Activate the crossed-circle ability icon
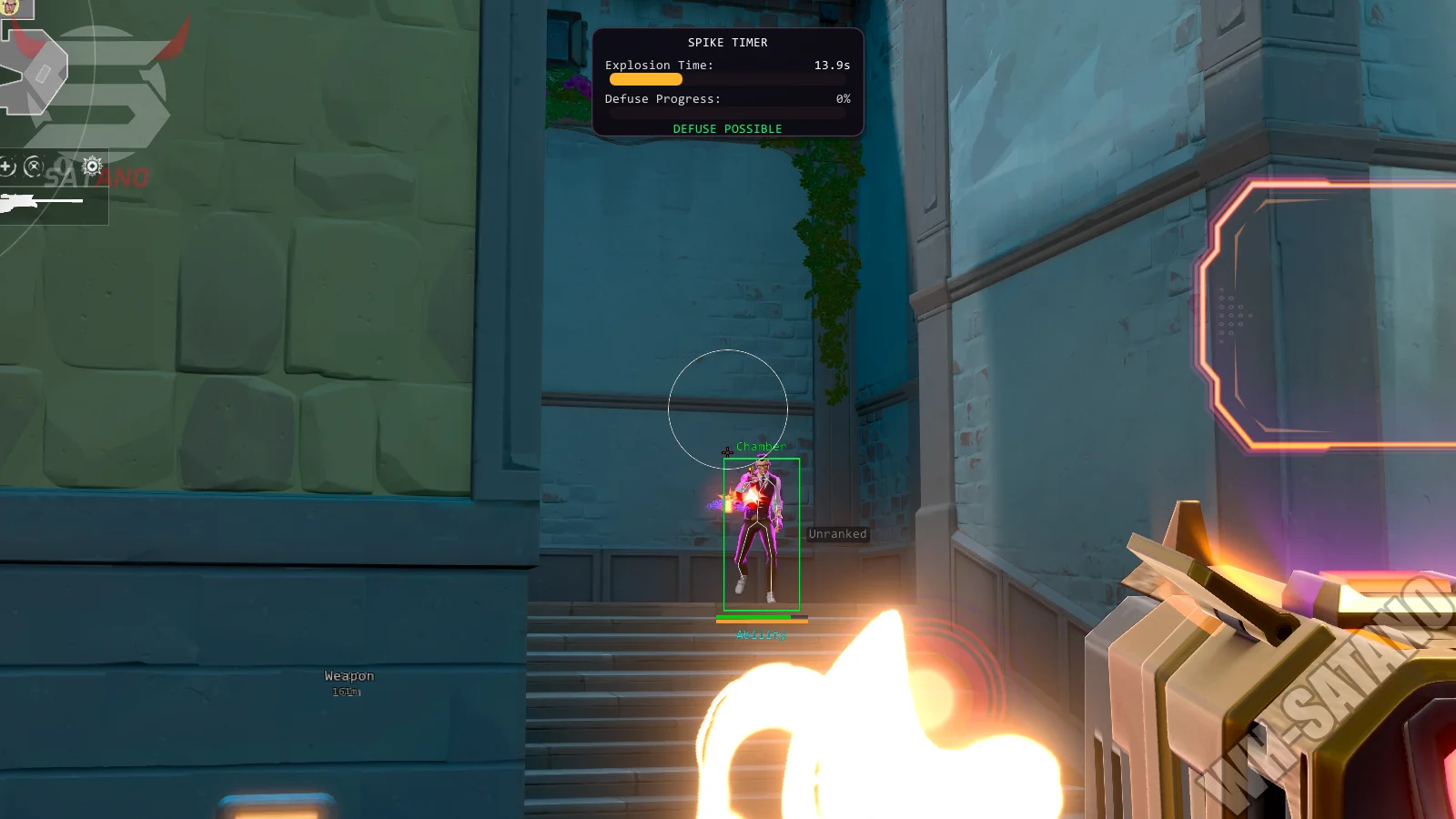 coord(34,167)
